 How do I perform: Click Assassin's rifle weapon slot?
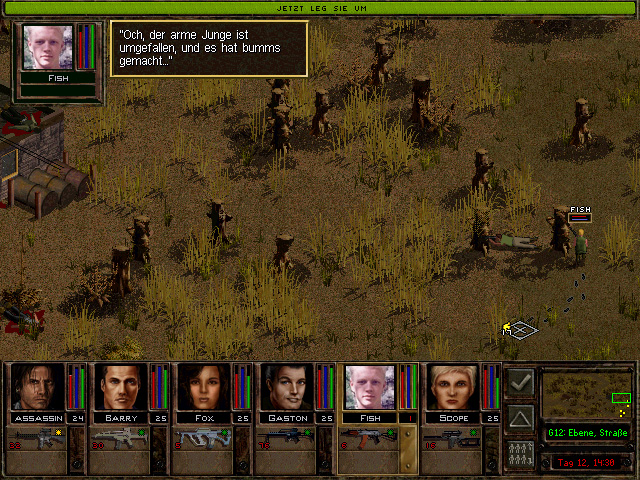pos(36,439)
